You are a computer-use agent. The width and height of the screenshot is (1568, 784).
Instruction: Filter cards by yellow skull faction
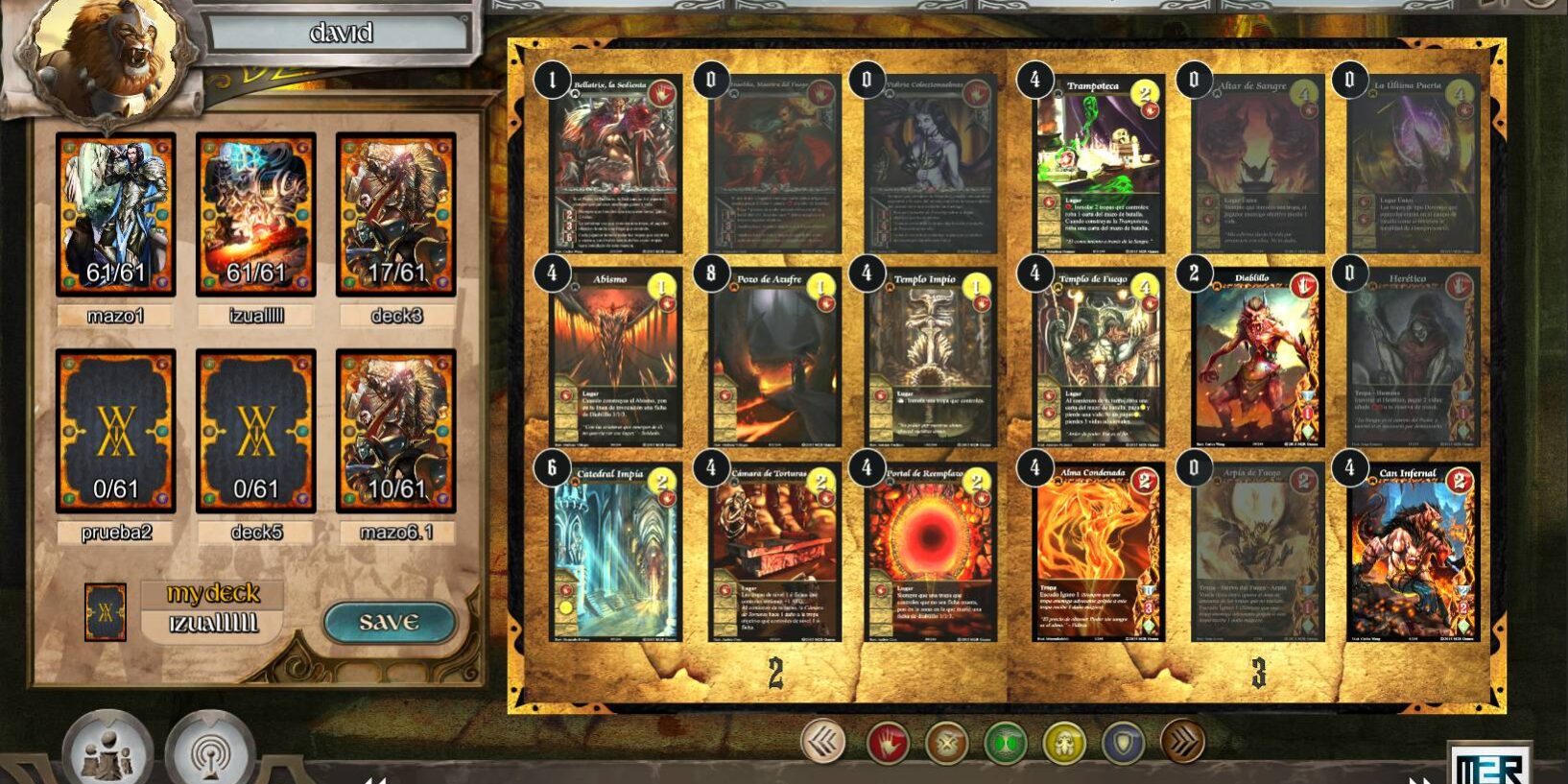(1064, 743)
